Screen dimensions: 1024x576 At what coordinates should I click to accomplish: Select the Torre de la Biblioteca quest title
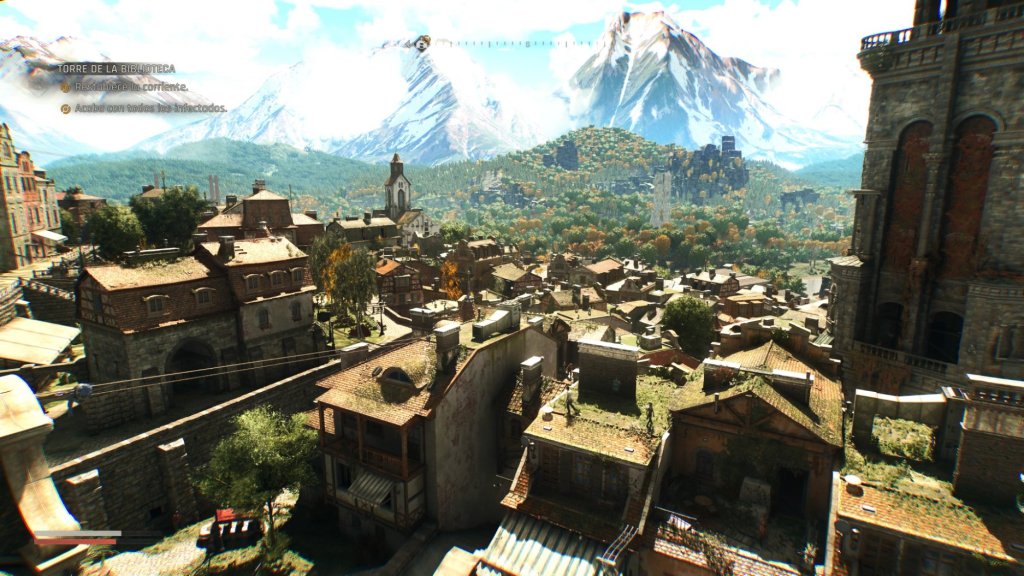pyautogui.click(x=116, y=69)
